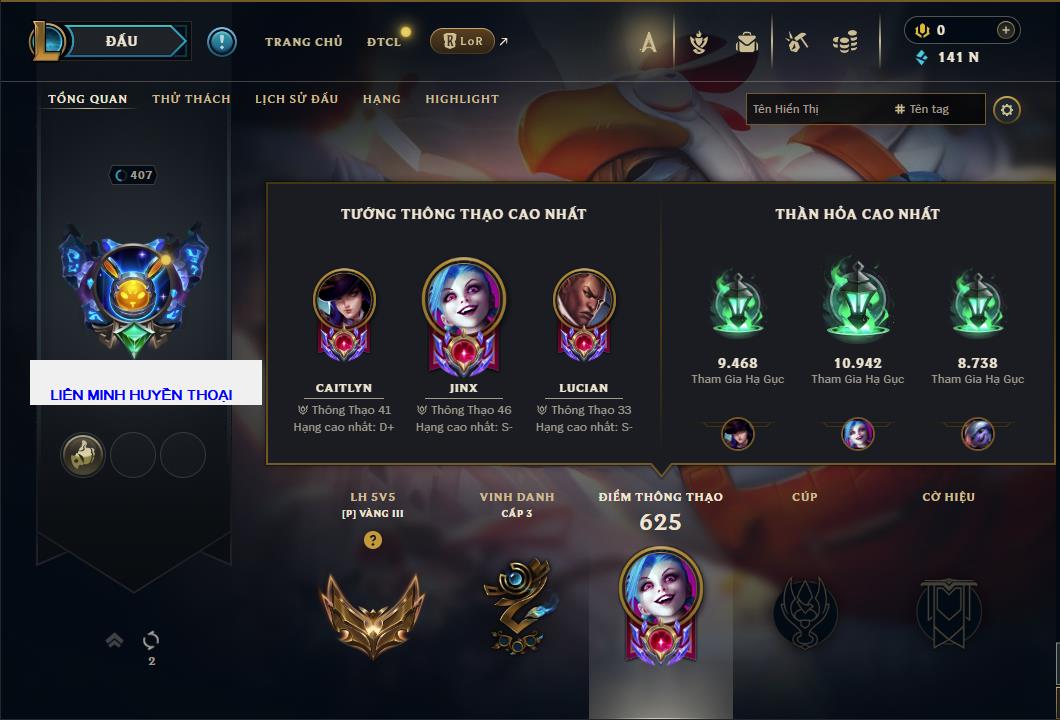
Task: Open the coin stack store icon
Action: click(845, 42)
